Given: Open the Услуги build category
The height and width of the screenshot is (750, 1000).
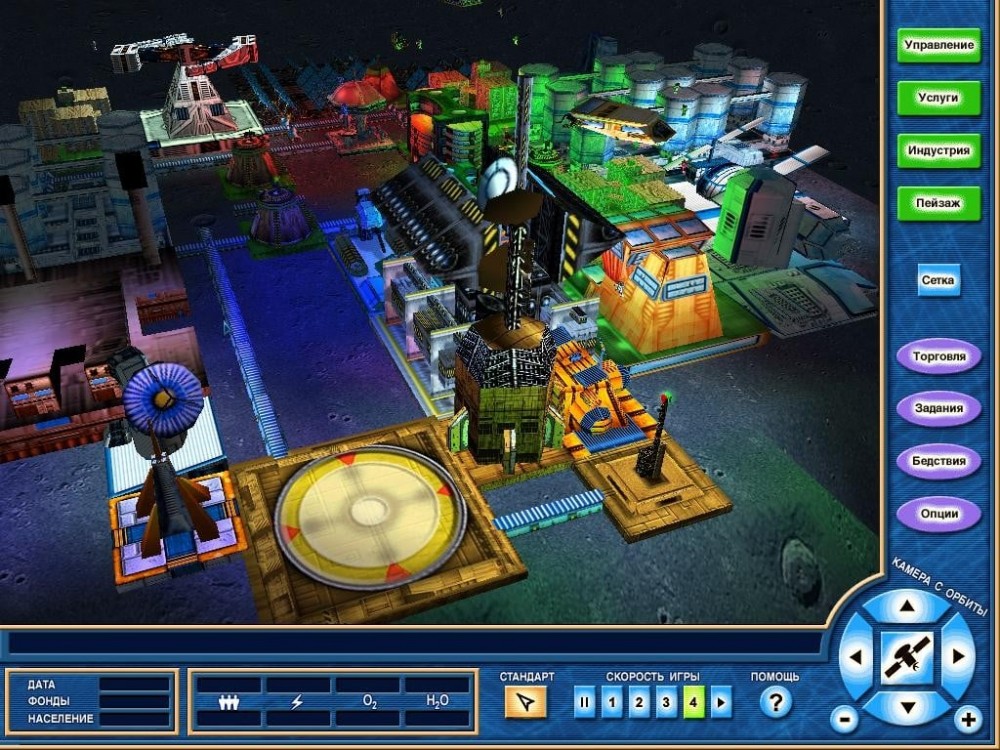Looking at the screenshot, I should (938, 98).
